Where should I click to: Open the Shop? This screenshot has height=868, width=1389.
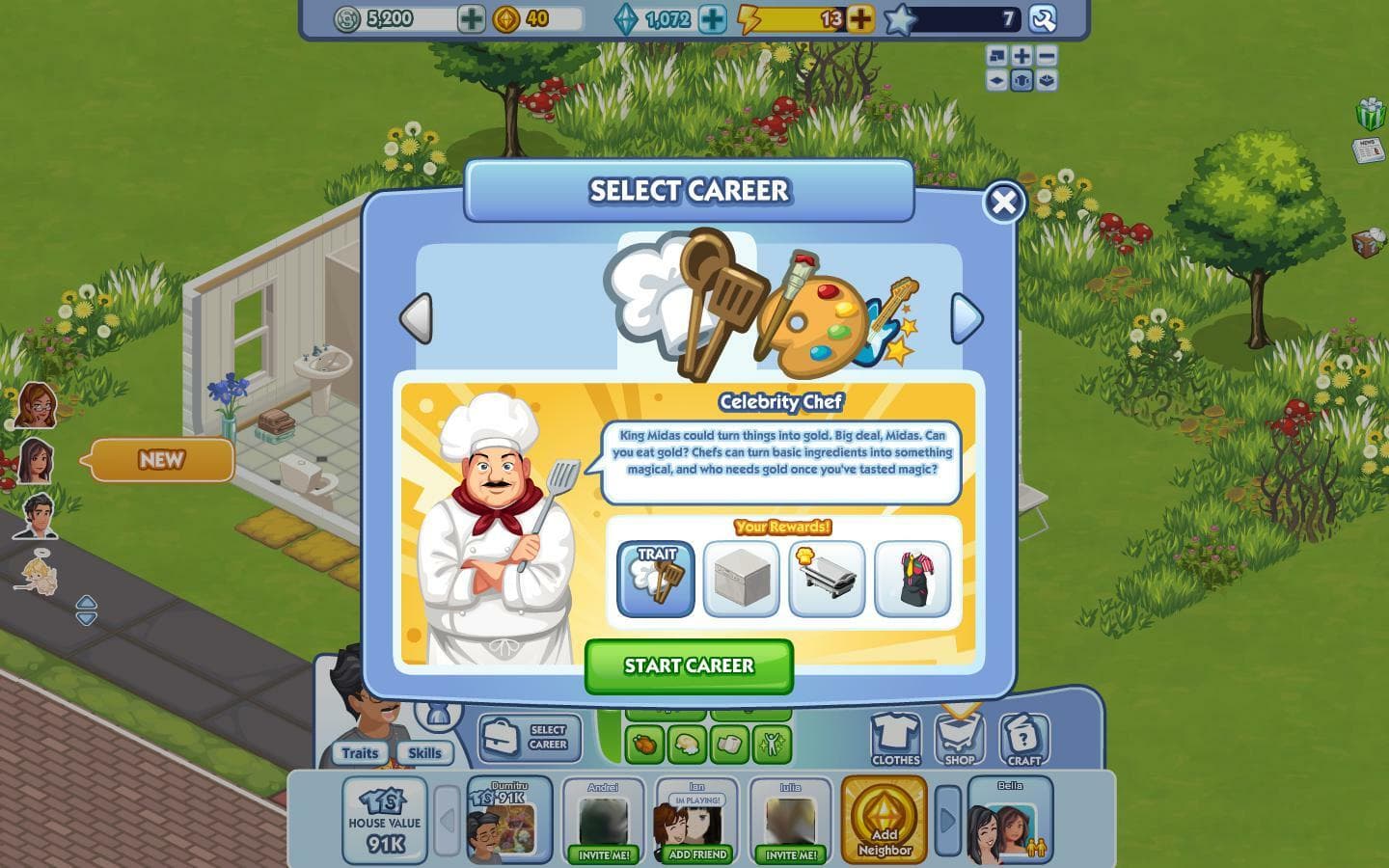(x=960, y=738)
